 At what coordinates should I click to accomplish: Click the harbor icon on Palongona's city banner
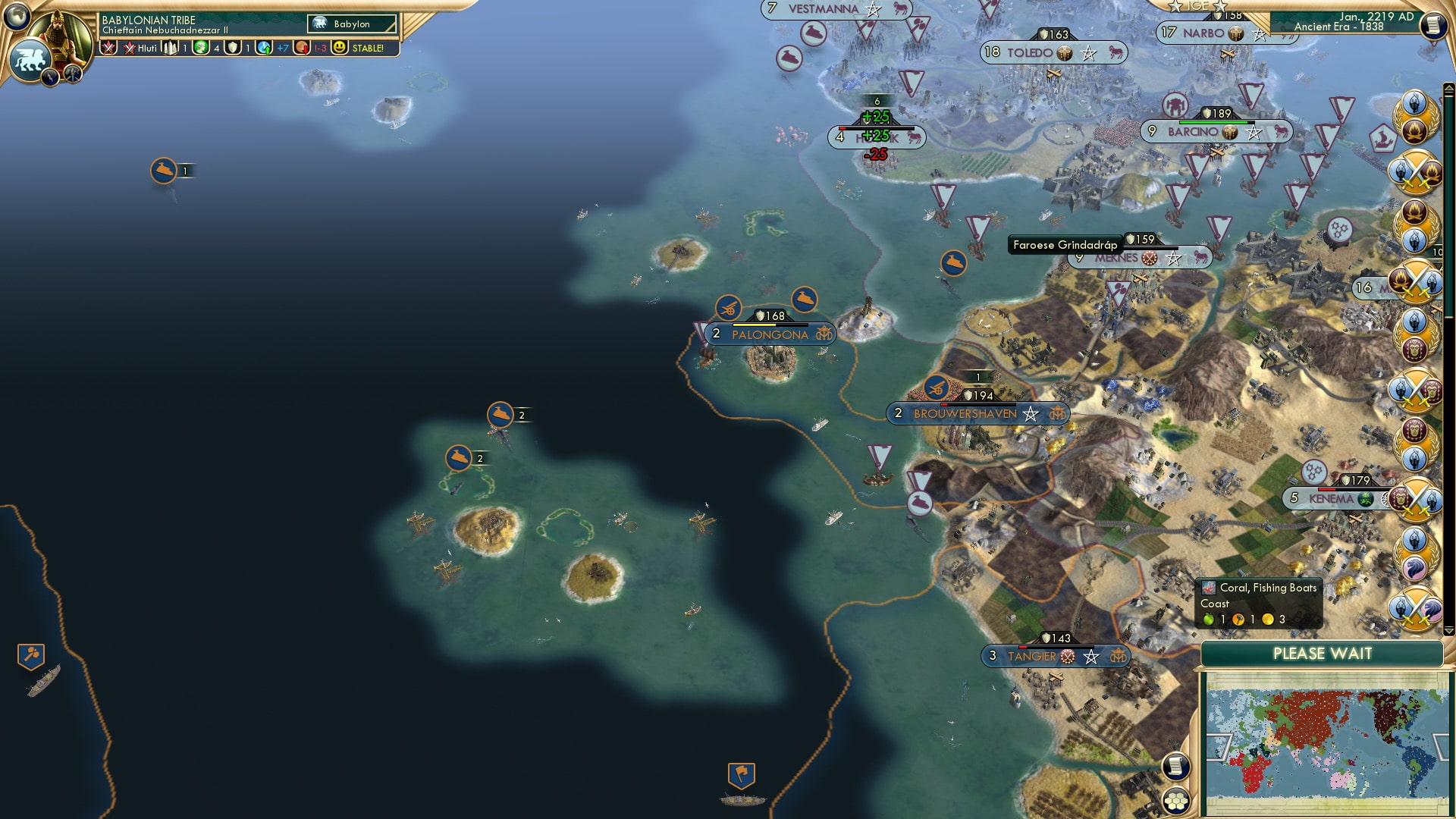824,334
